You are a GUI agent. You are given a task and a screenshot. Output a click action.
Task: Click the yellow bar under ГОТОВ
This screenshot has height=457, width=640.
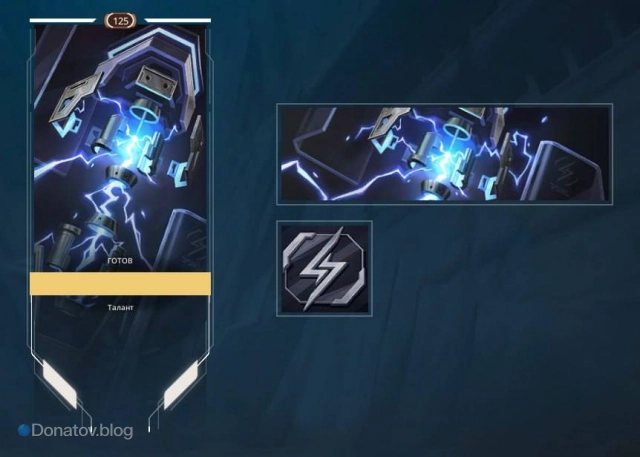pos(120,284)
